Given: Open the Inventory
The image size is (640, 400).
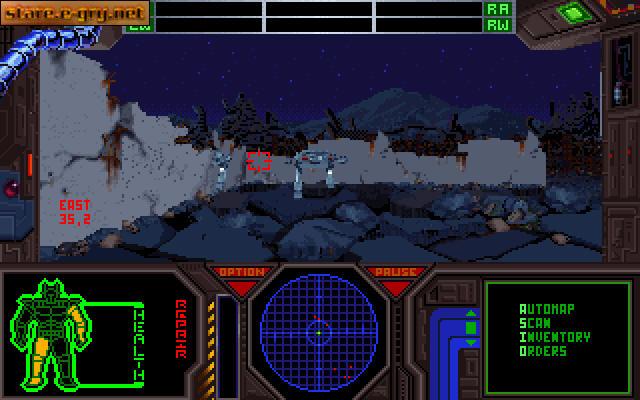Looking at the screenshot, I should pos(554,337).
